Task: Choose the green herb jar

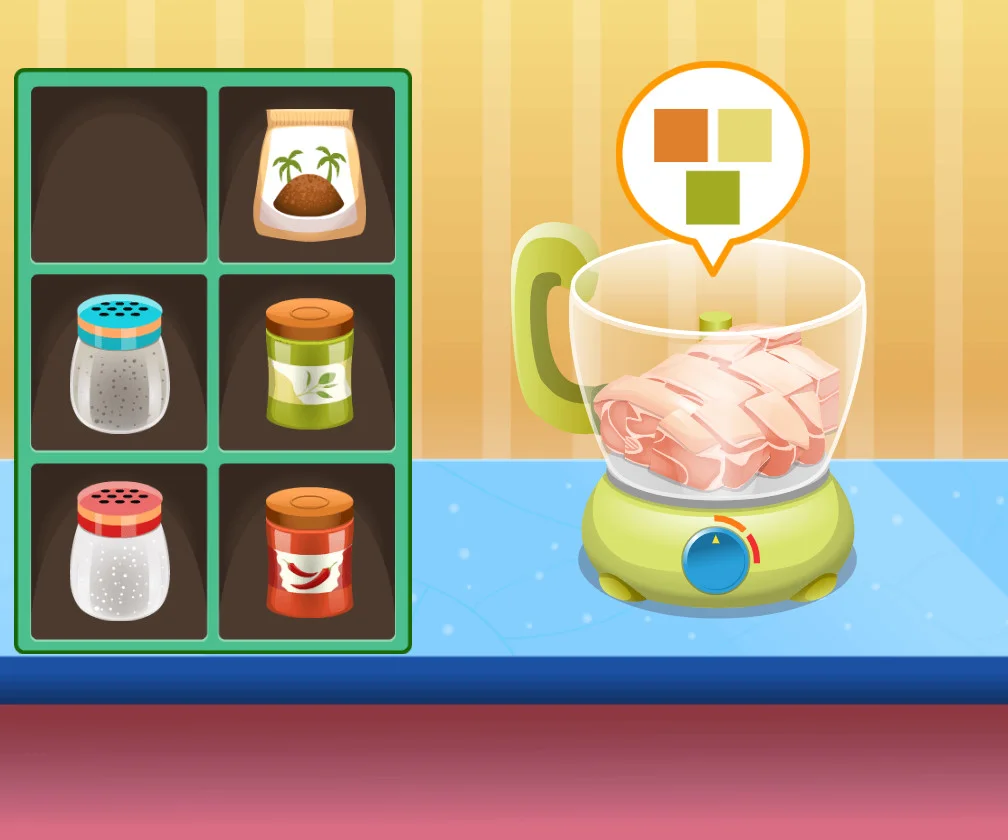Action: [x=310, y=364]
